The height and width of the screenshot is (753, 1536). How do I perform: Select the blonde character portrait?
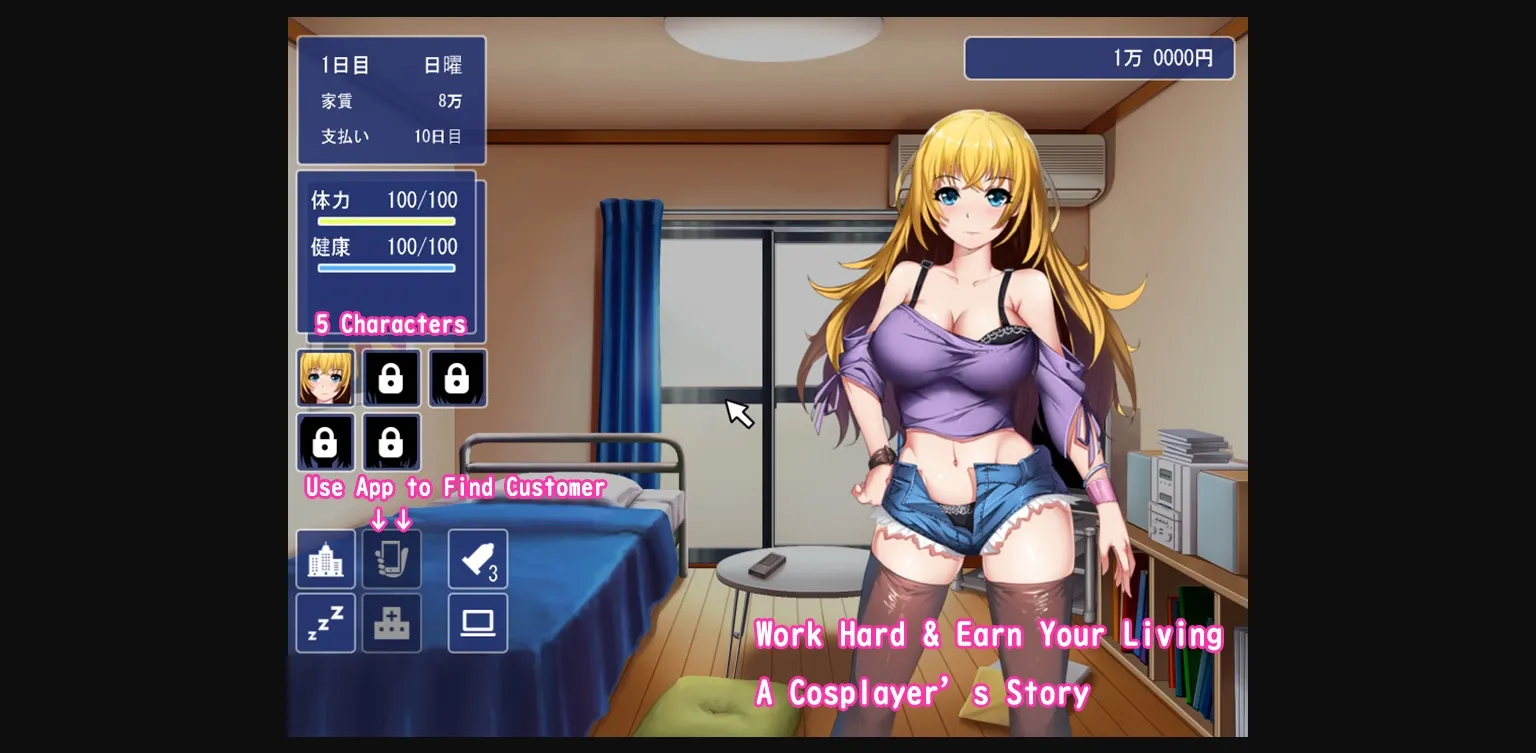[325, 378]
